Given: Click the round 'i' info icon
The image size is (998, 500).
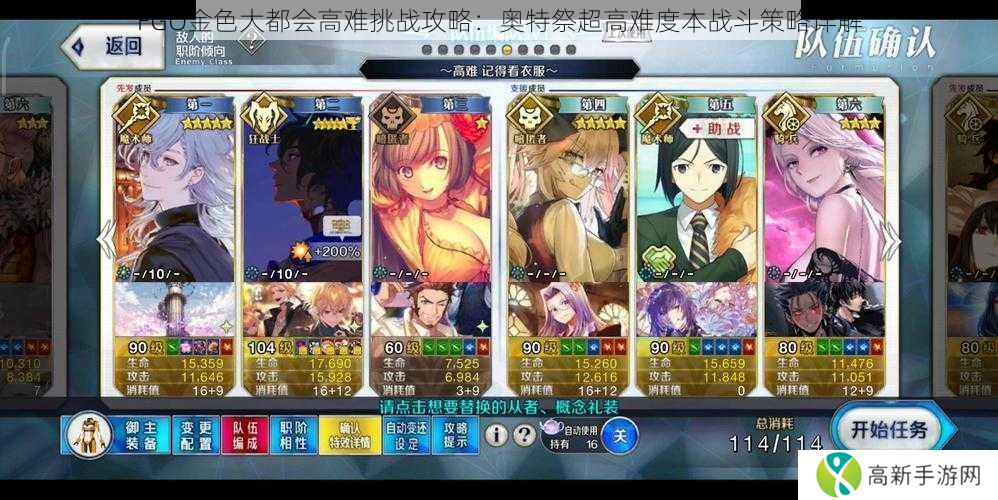Looking at the screenshot, I should (x=496, y=435).
